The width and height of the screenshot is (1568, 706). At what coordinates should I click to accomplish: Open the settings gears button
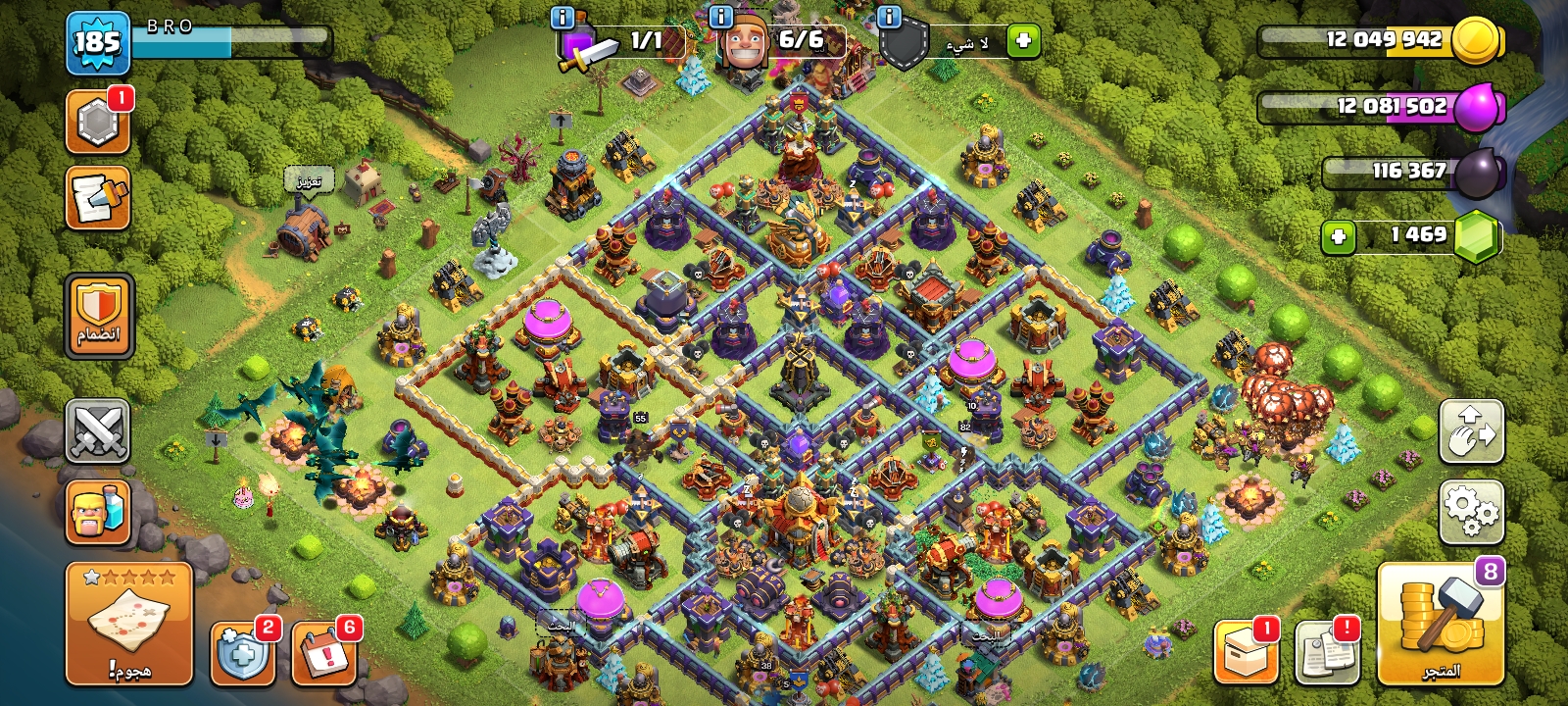[1471, 512]
